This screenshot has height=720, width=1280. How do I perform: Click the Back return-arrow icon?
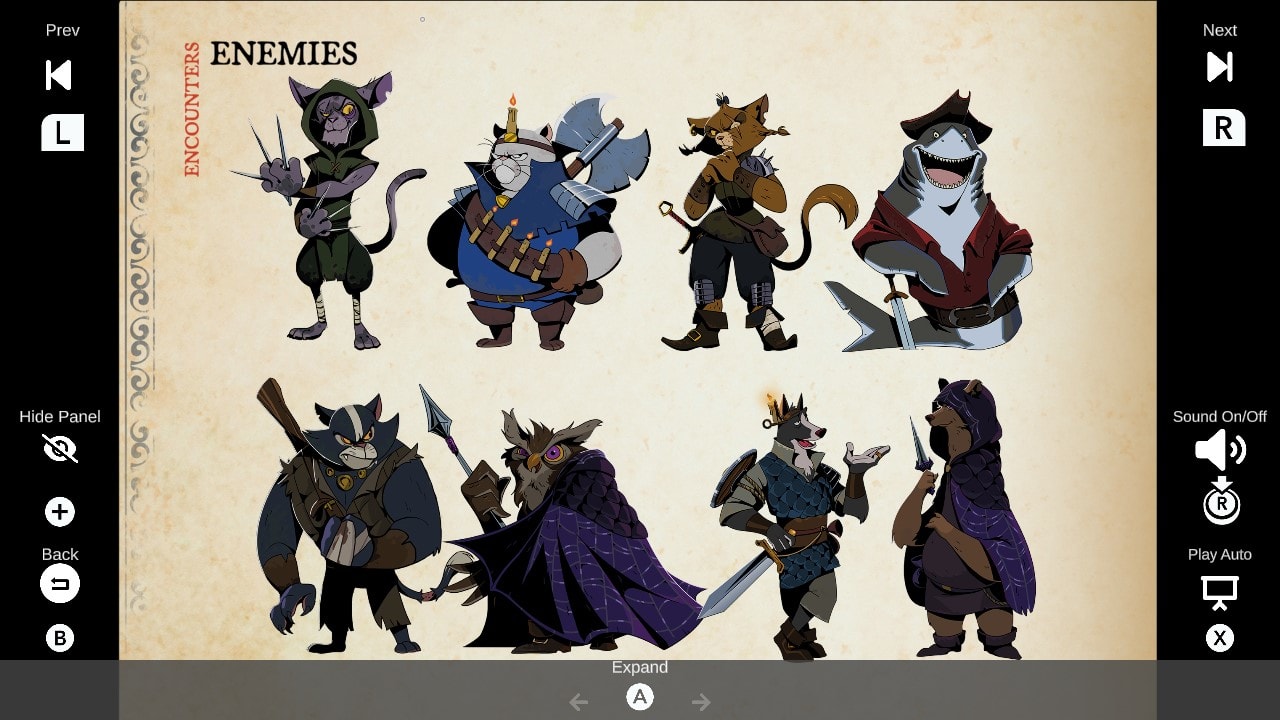point(60,583)
